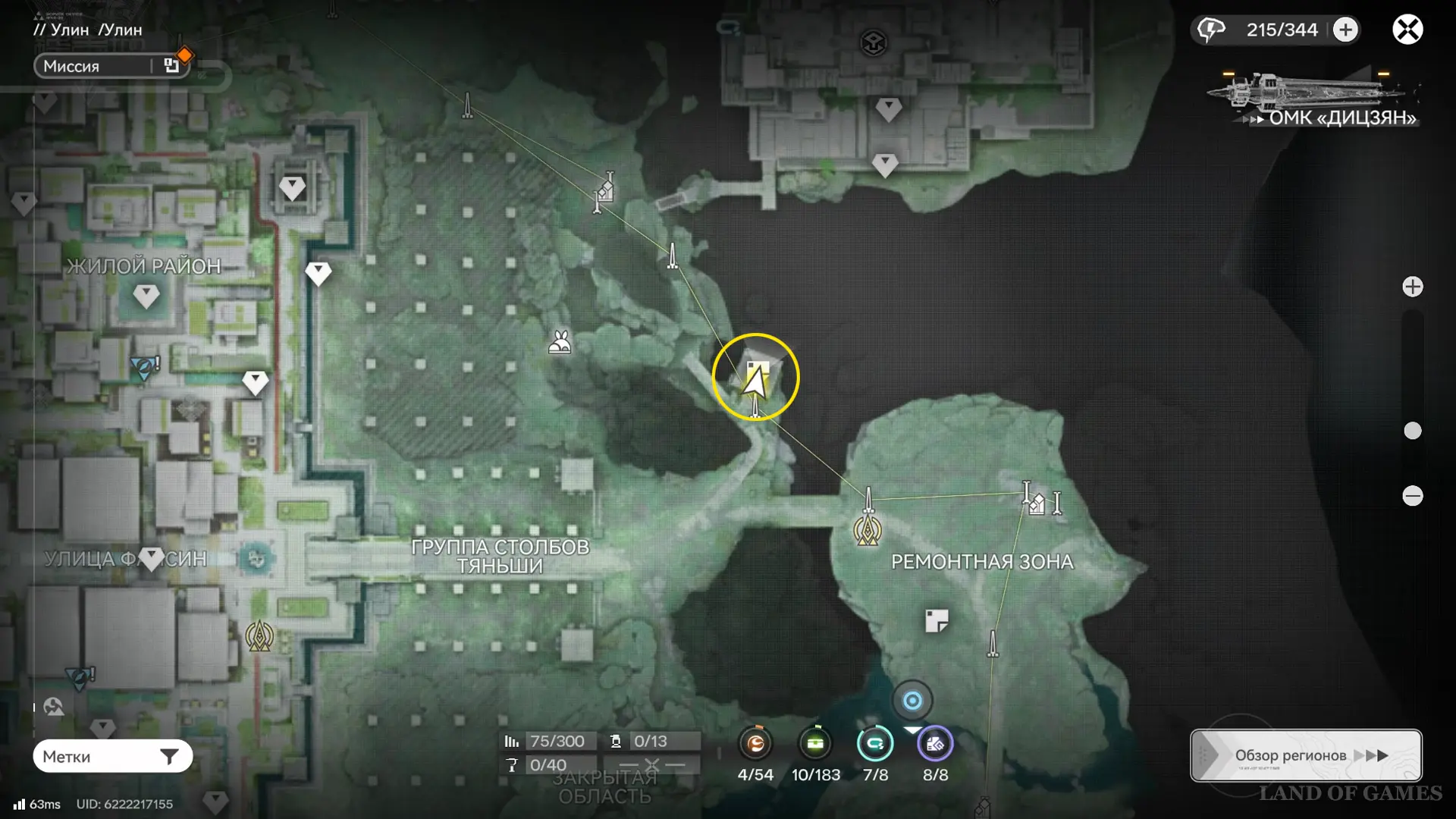Select the teal 7/8 collectible icon
The height and width of the screenshot is (819, 1456).
[x=874, y=744]
